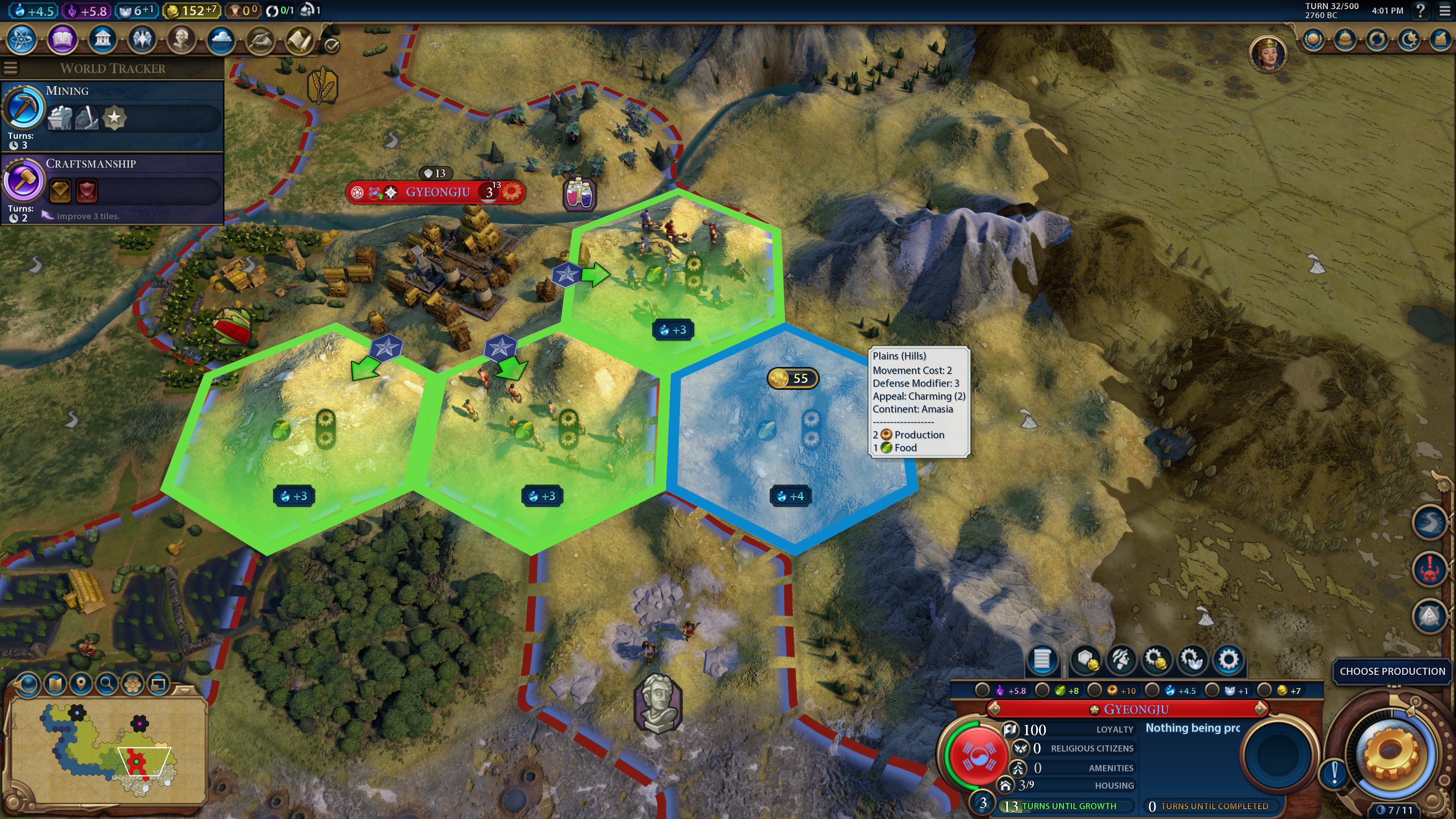This screenshot has height=819, width=1456.
Task: Buy the plains hills tile for 55 gold
Action: (792, 378)
